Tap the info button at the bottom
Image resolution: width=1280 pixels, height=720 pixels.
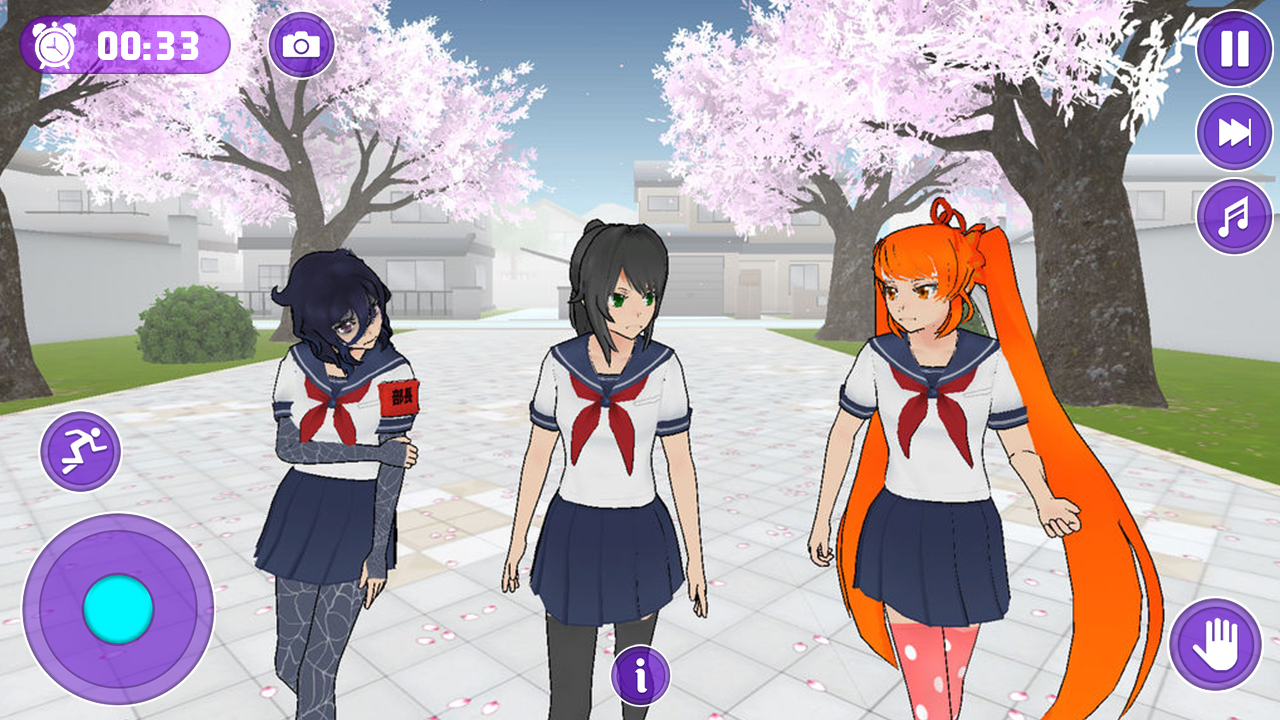click(x=640, y=675)
